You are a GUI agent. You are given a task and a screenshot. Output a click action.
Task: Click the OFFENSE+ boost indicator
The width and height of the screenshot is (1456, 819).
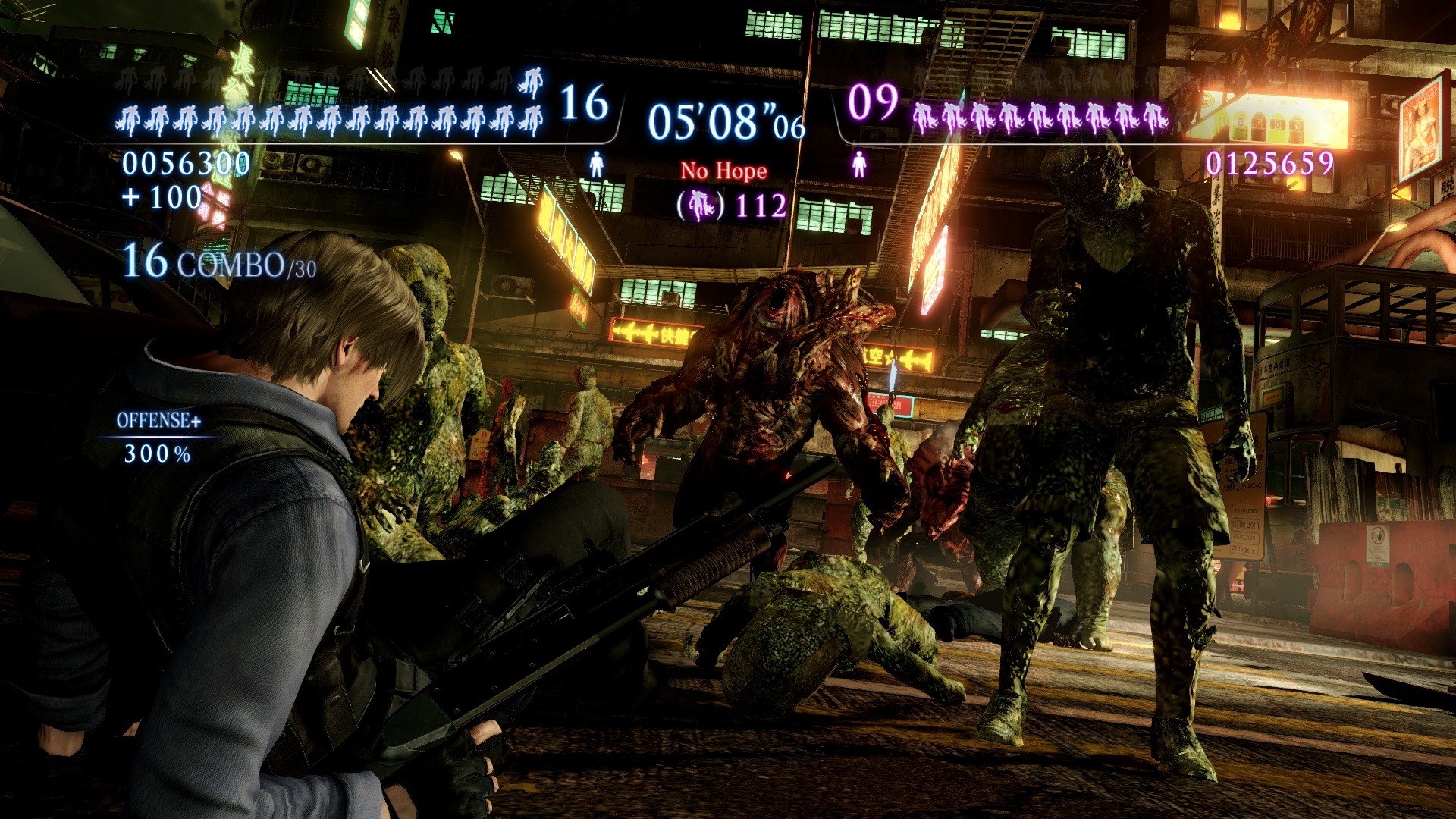pos(158,421)
